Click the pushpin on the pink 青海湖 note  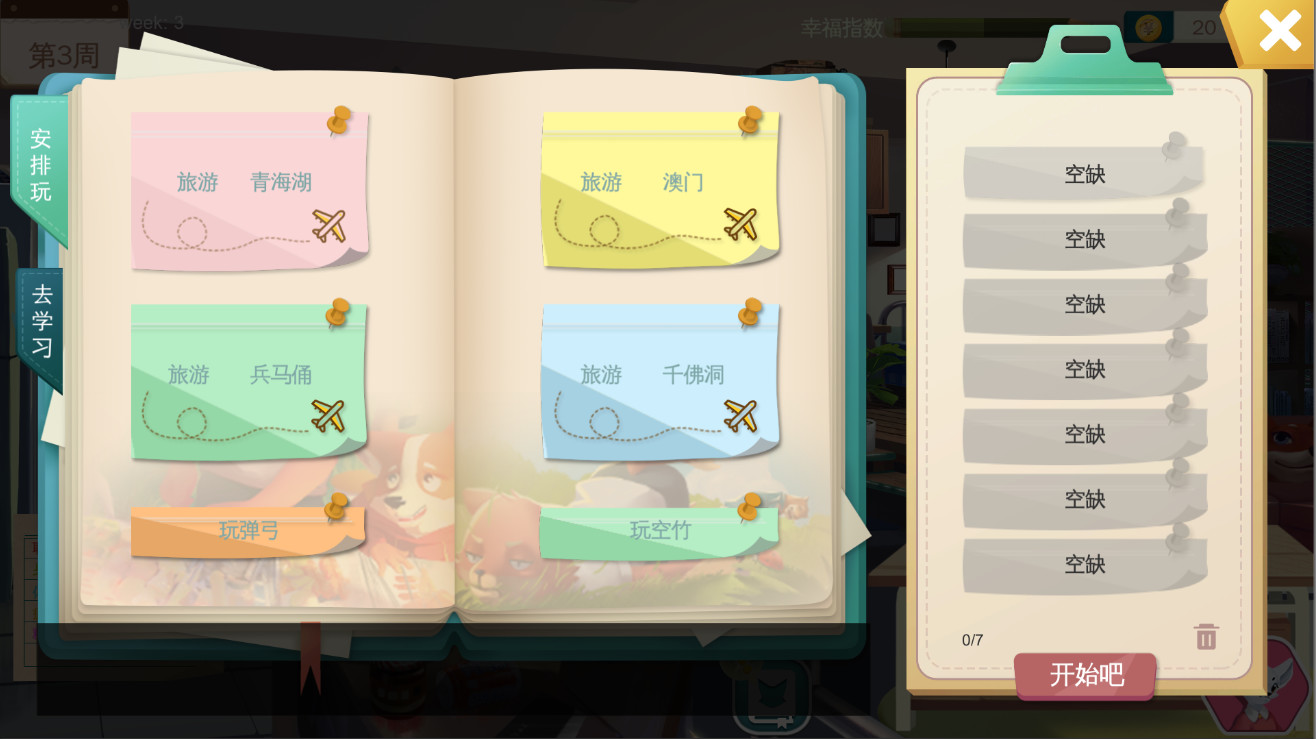point(337,118)
